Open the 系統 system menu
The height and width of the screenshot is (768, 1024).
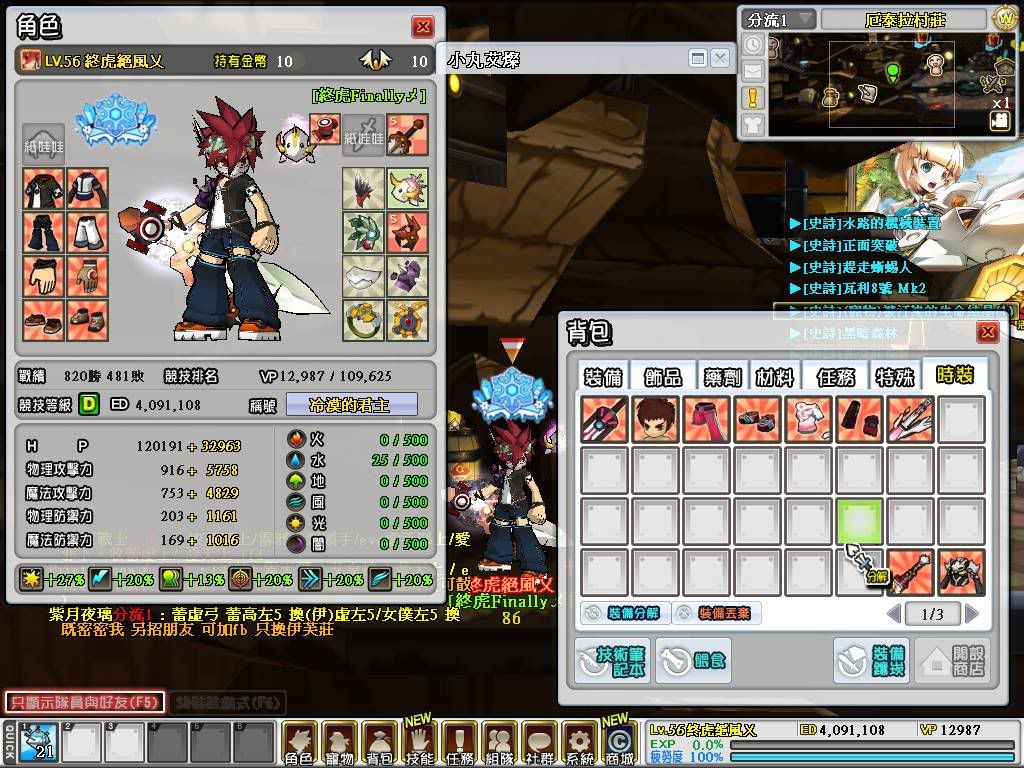click(579, 743)
